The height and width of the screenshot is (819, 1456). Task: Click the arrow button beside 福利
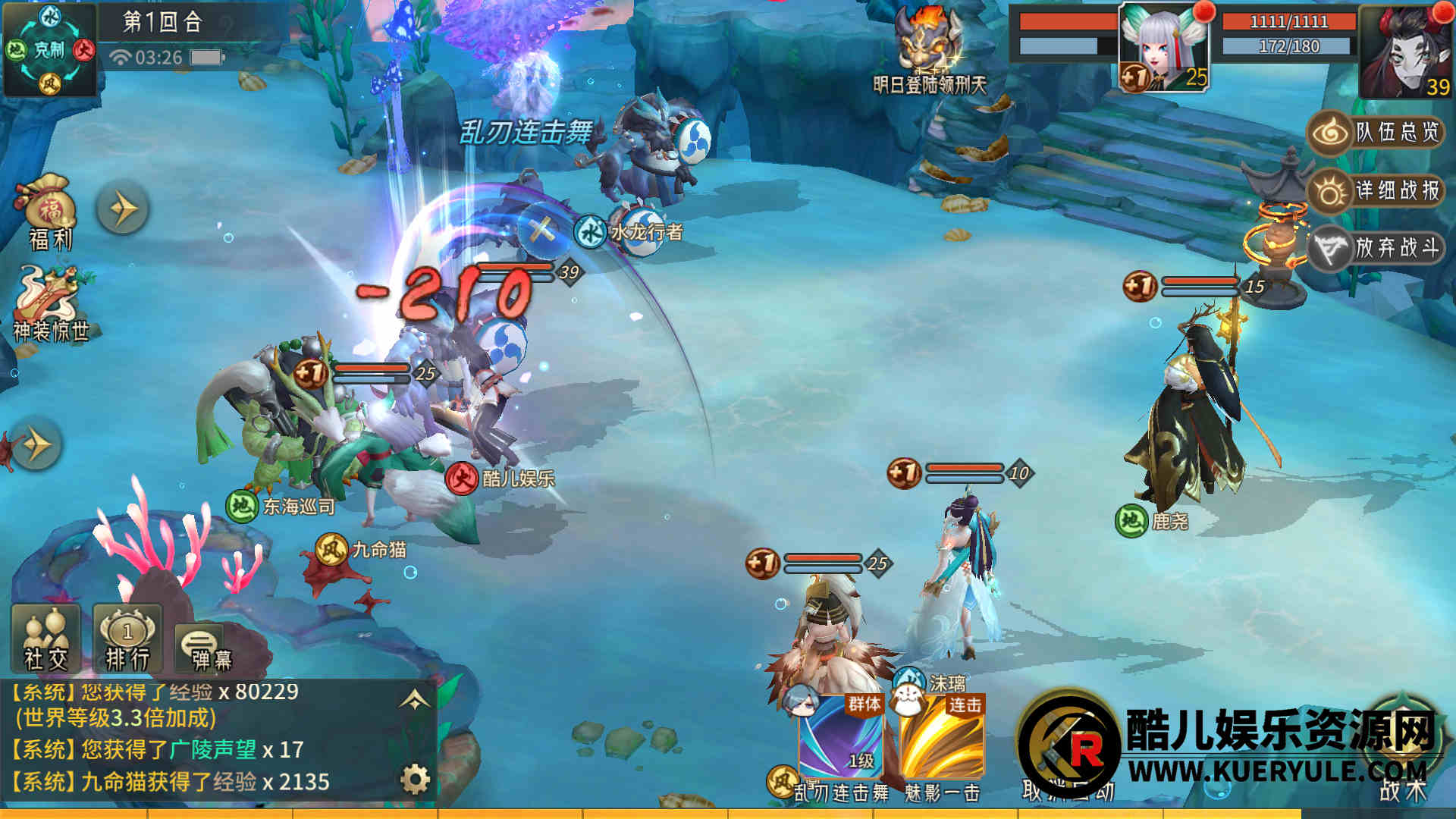click(x=122, y=209)
